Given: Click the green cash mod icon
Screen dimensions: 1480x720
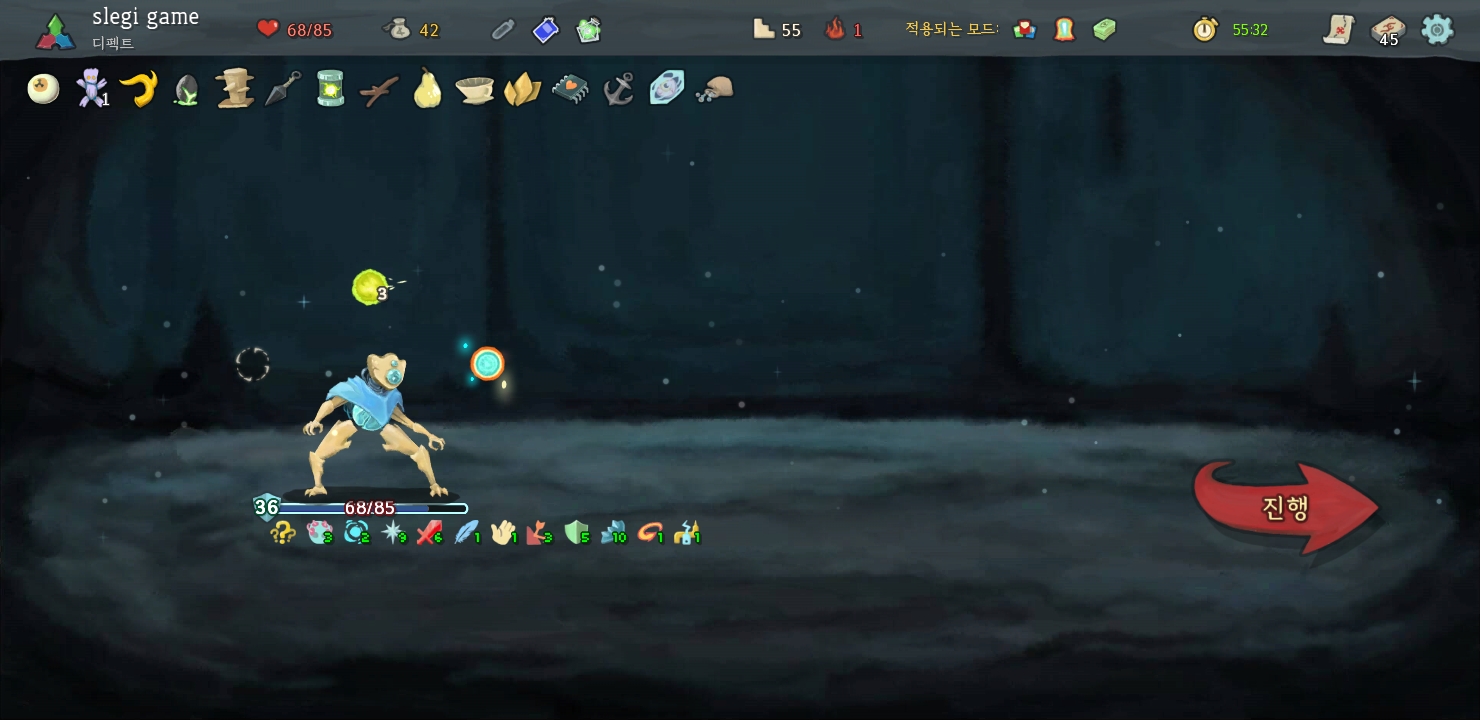Looking at the screenshot, I should click(x=1104, y=30).
